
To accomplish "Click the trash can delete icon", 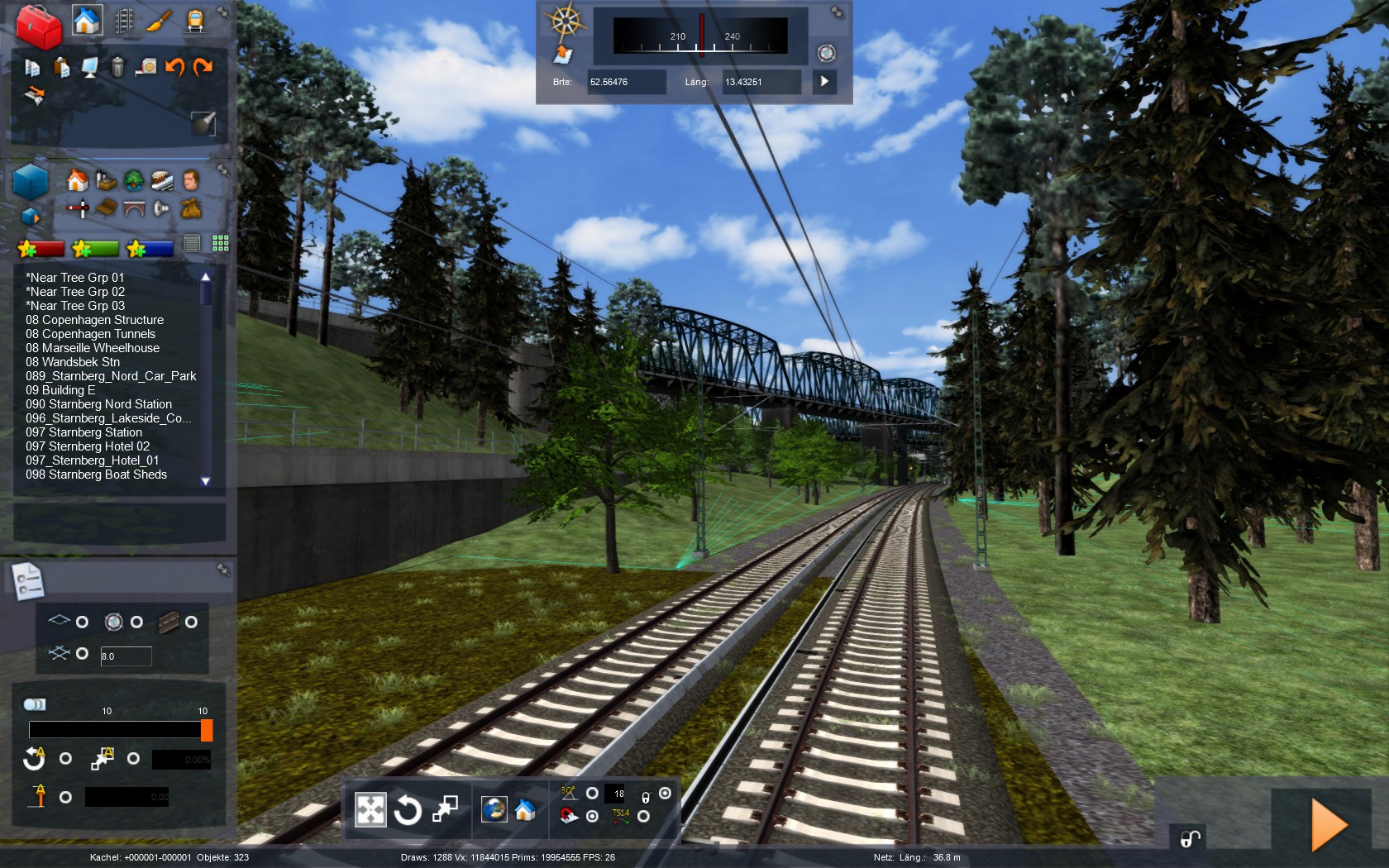I will (x=117, y=66).
